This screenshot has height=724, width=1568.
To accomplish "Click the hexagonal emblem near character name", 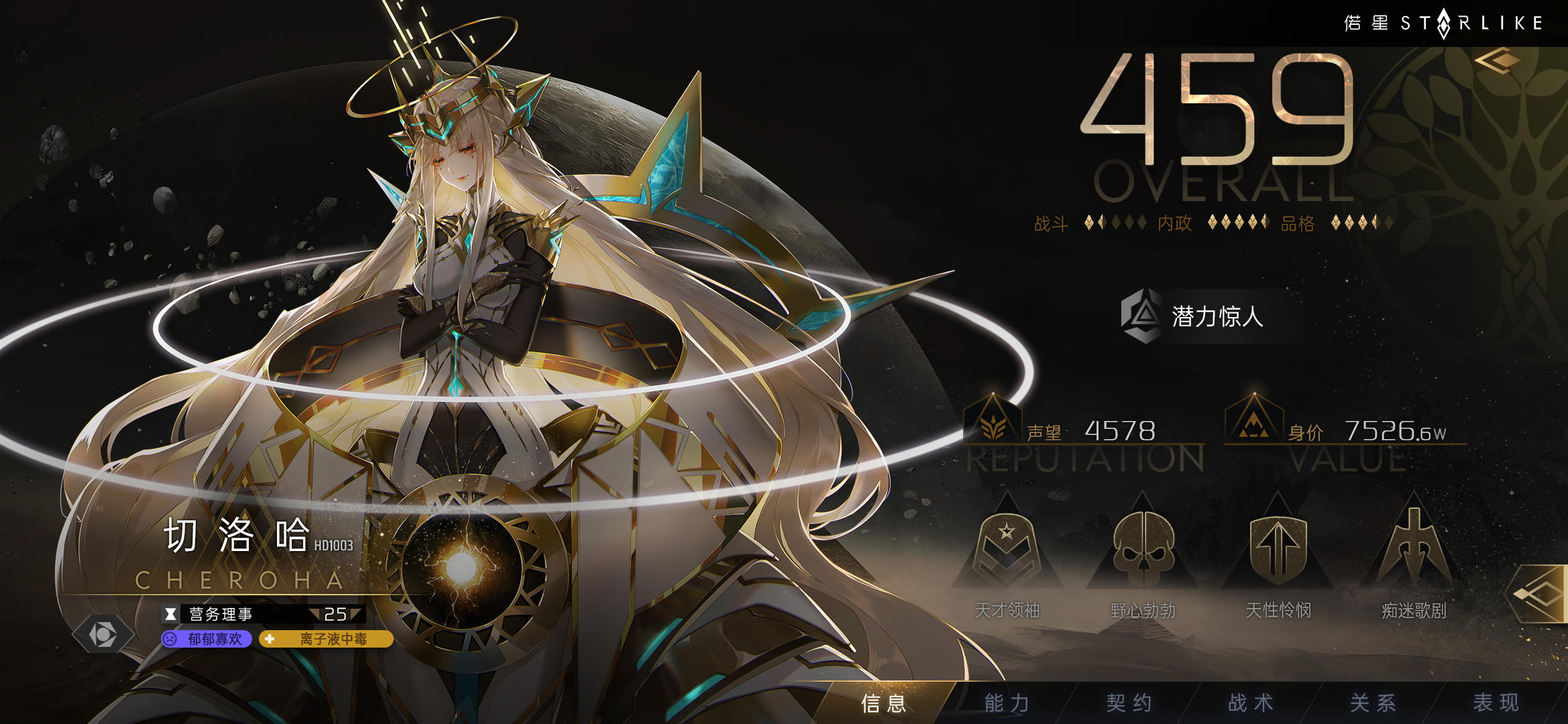I will 104,633.
